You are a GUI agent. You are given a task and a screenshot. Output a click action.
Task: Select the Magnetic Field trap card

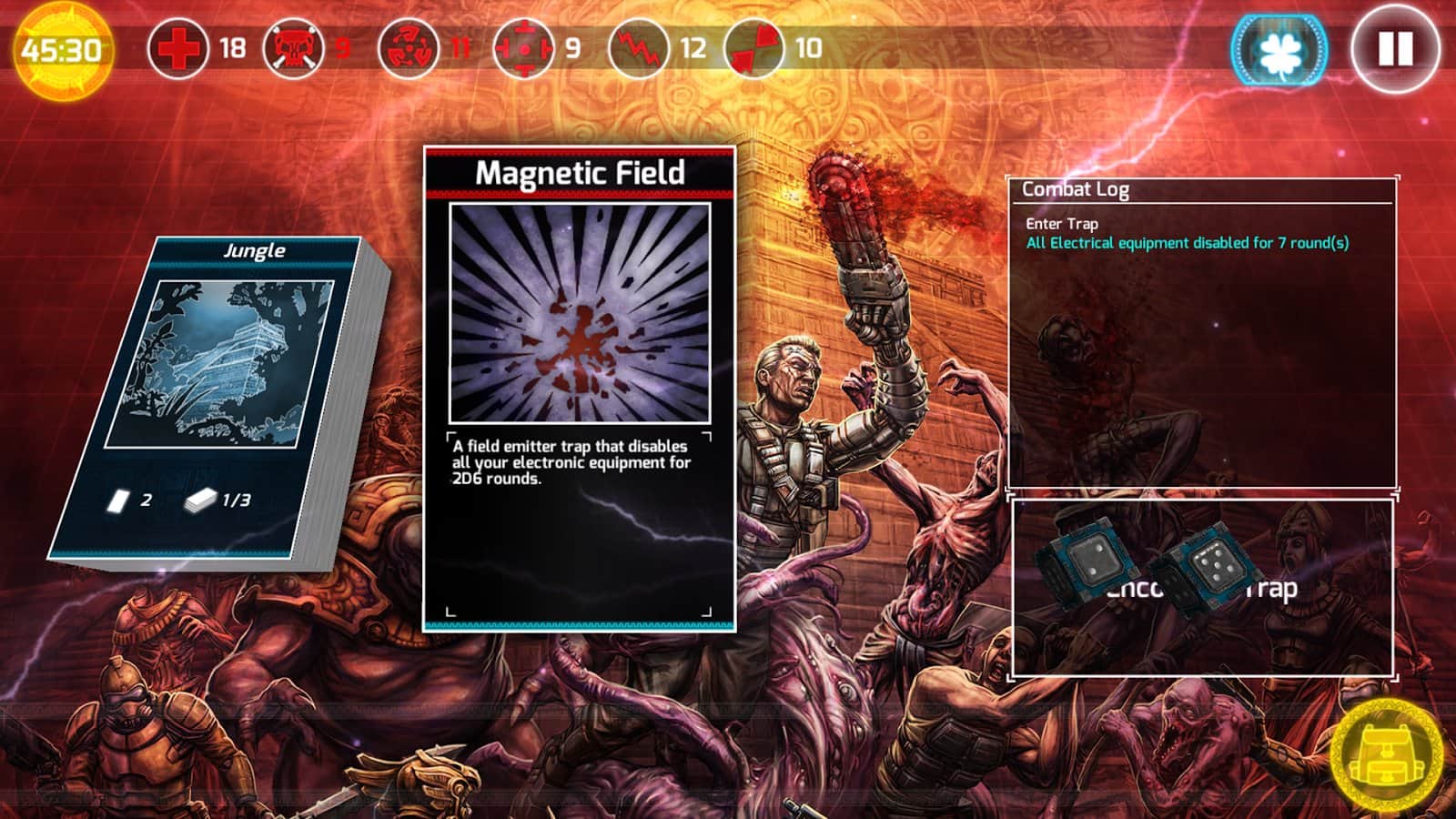tap(580, 389)
